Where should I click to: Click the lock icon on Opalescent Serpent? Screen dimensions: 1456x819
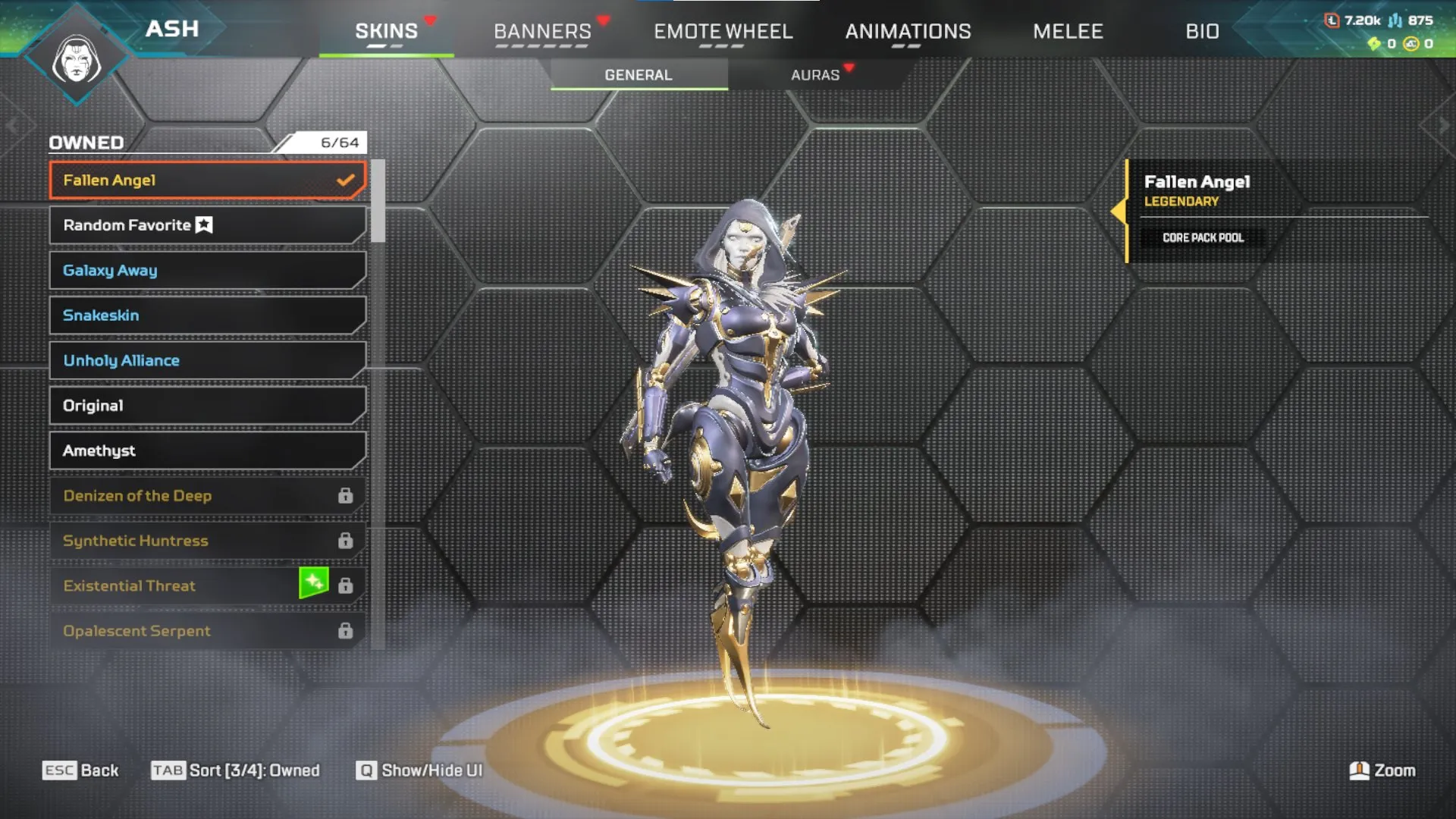[x=347, y=630]
